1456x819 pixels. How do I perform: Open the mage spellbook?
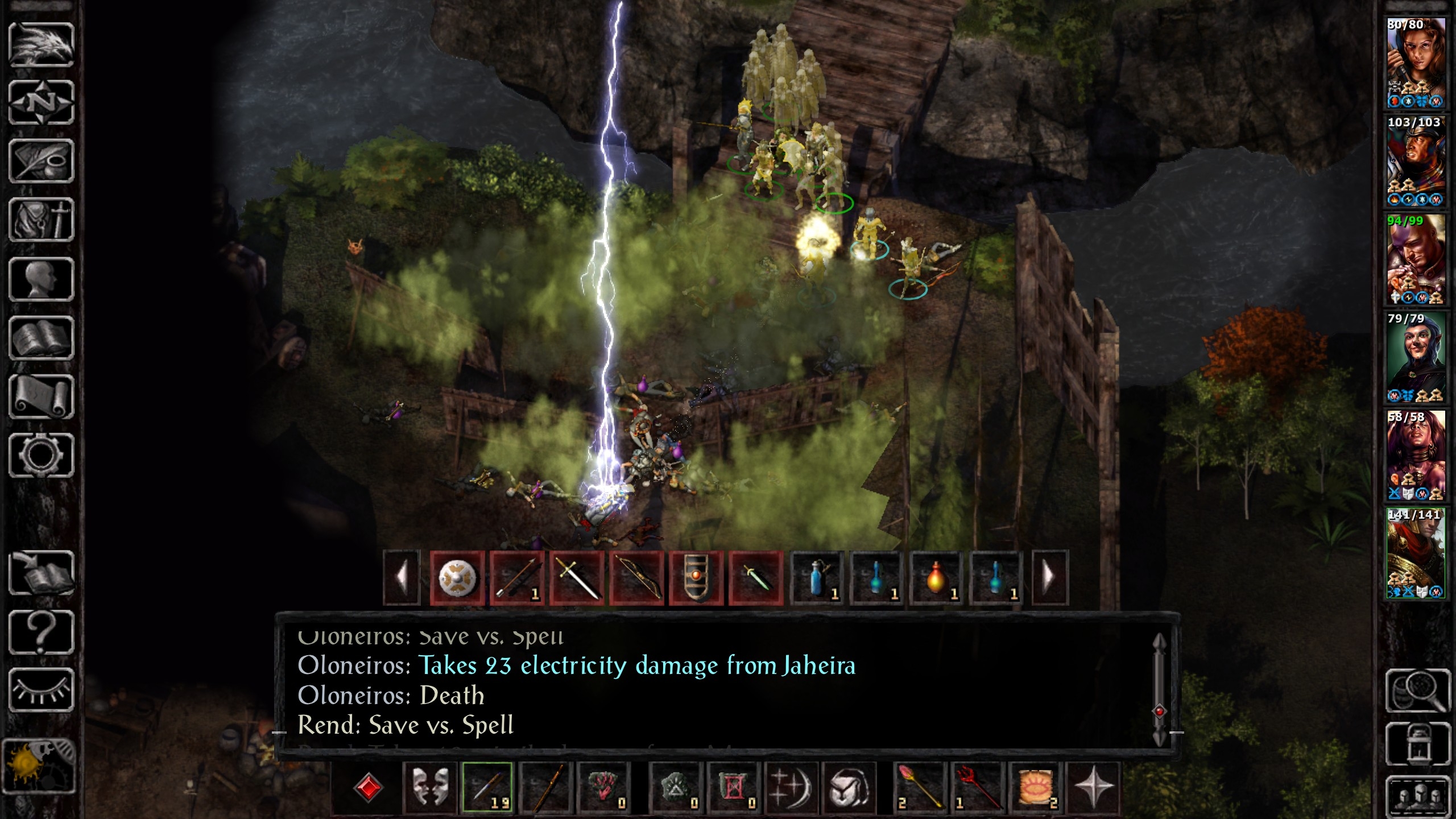pos(41,338)
